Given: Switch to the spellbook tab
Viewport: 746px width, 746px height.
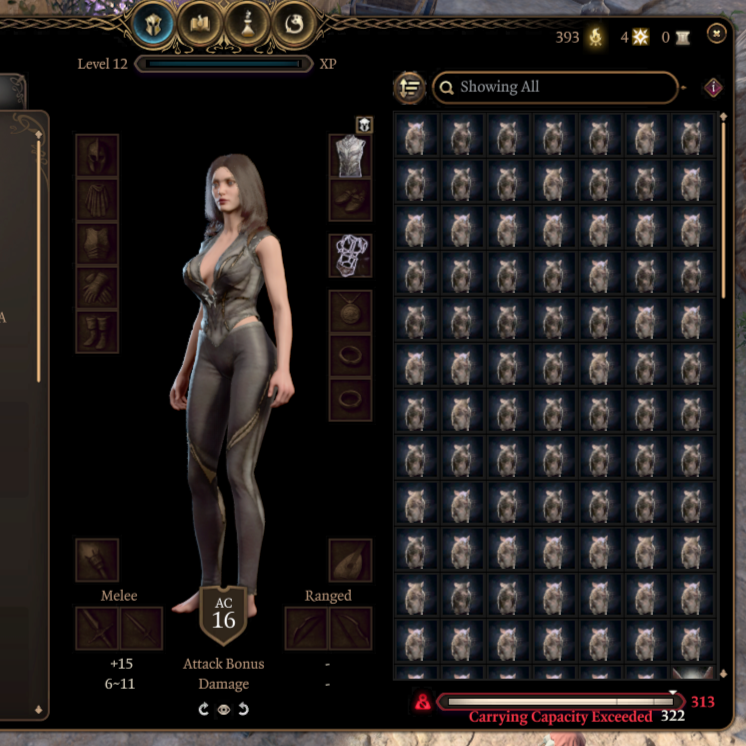Looking at the screenshot, I should 201,24.
